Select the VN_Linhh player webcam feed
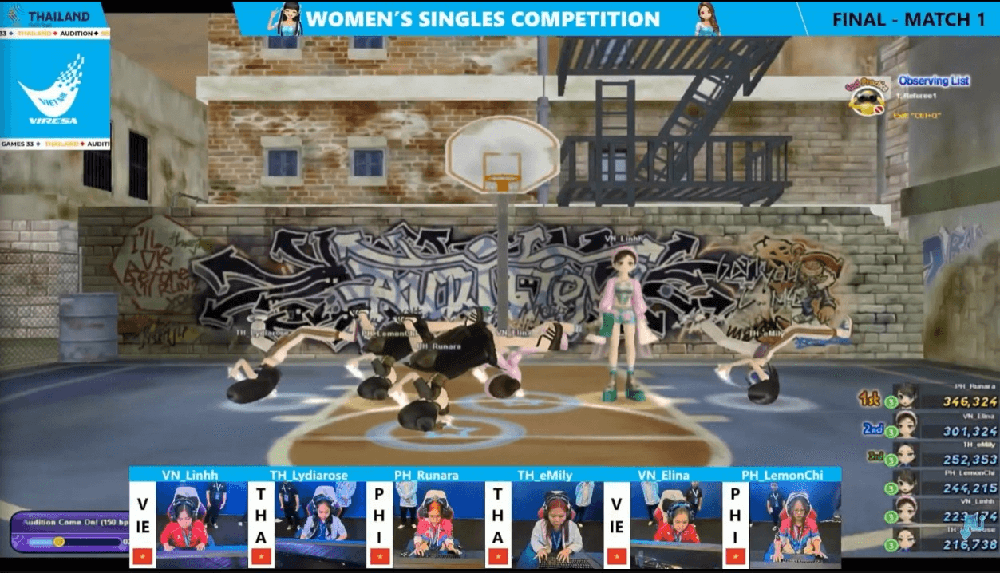The image size is (1000, 573). coord(190,515)
